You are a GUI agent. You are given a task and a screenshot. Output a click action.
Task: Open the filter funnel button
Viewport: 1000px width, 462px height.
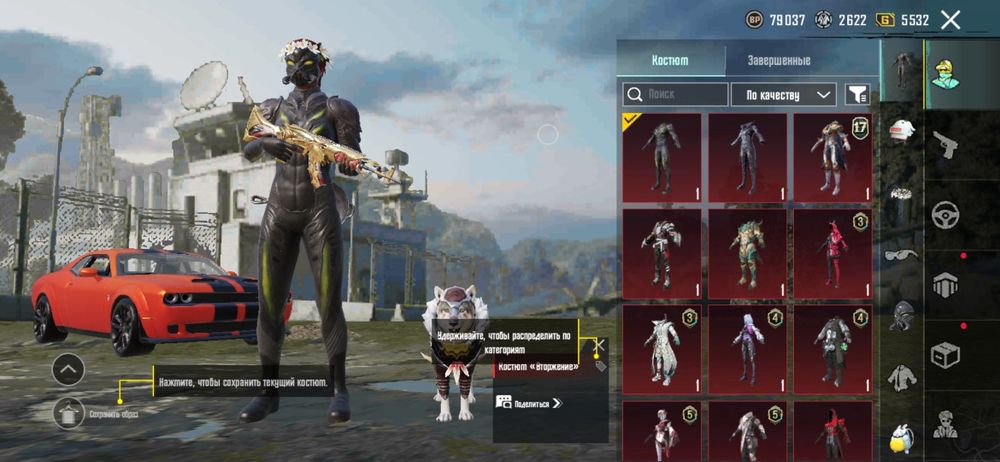coord(857,95)
